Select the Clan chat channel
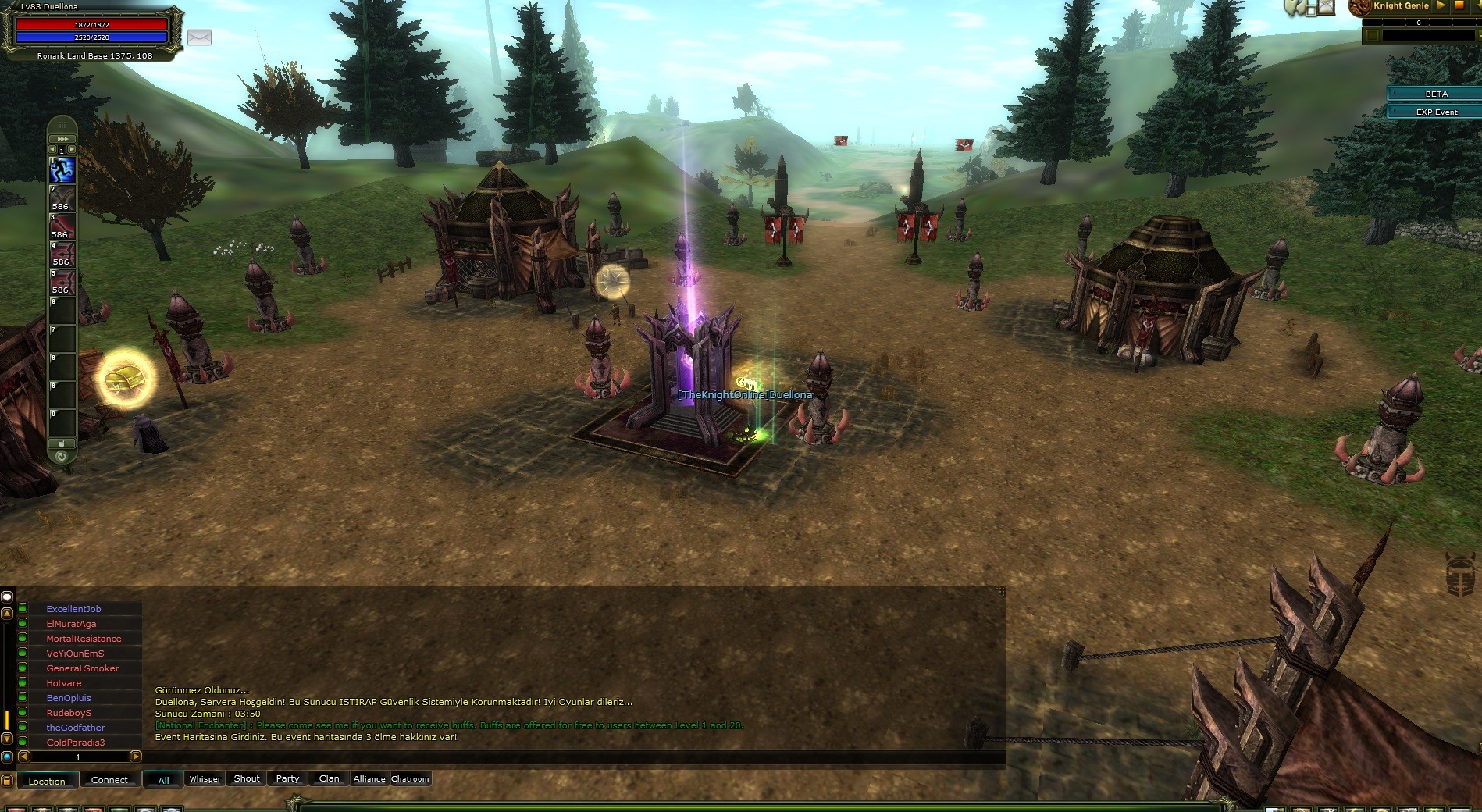The image size is (1482, 812). [329, 778]
